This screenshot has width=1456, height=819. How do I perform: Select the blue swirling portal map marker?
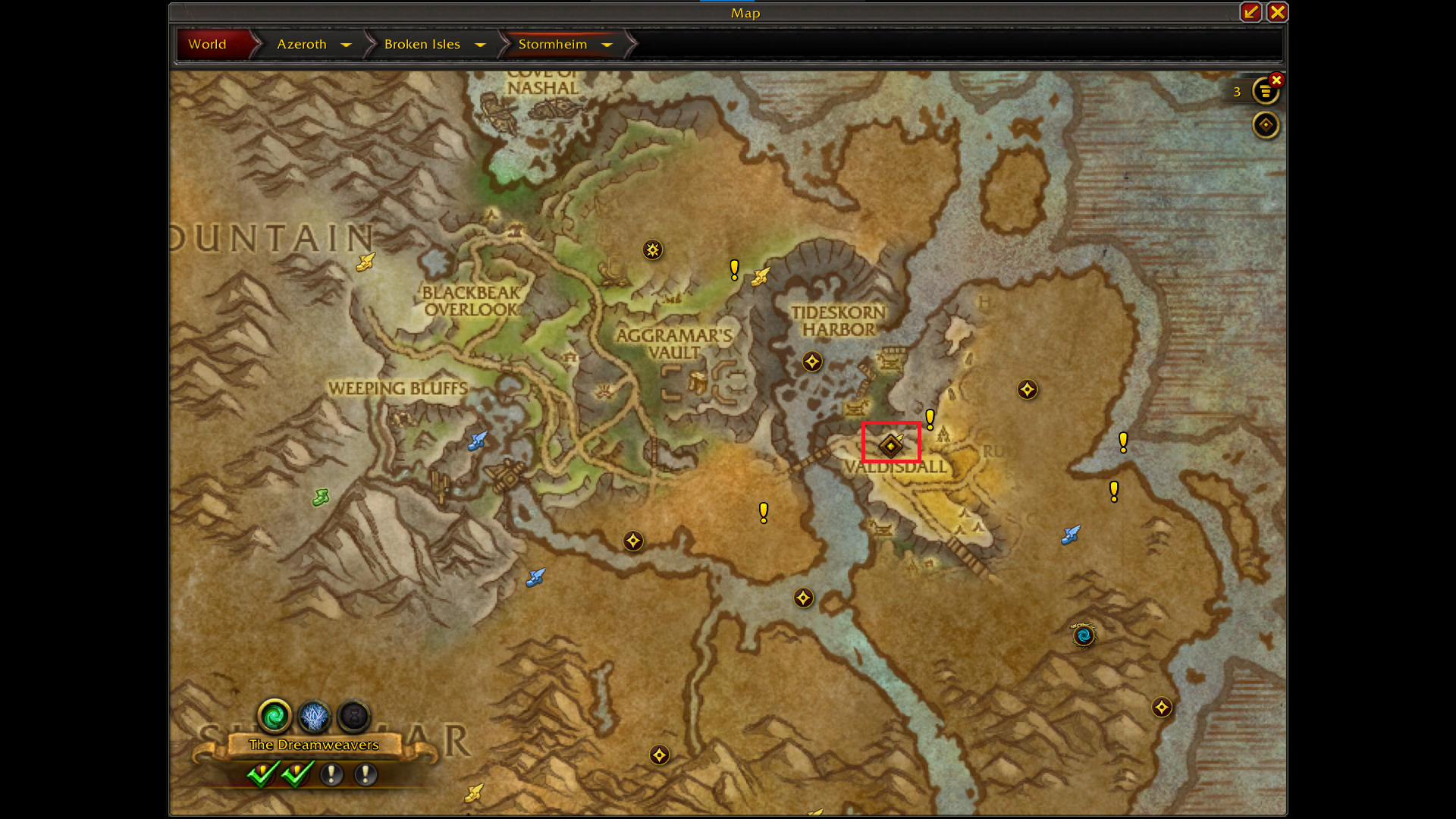(1084, 635)
